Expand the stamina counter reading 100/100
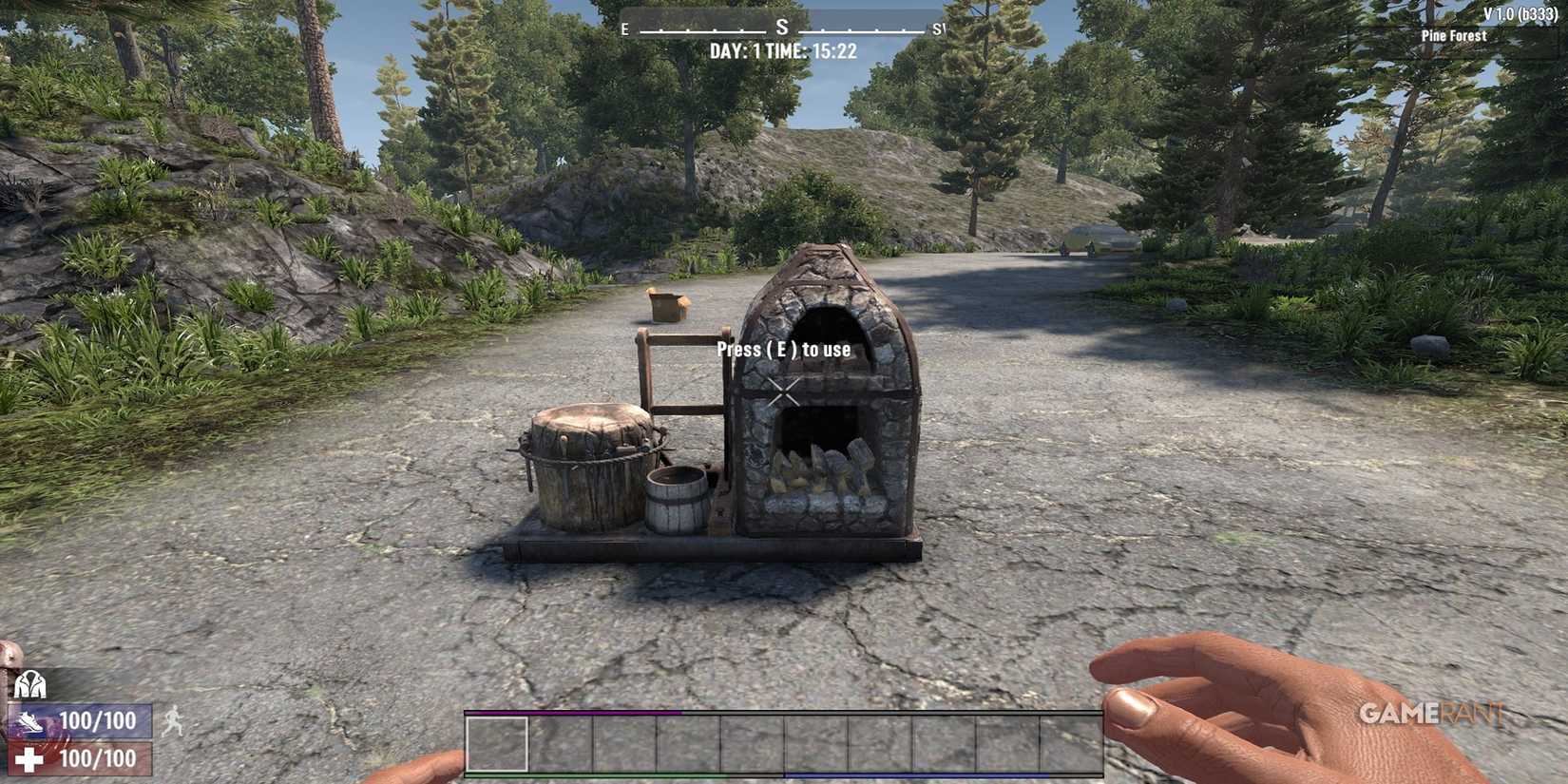 click(x=98, y=721)
